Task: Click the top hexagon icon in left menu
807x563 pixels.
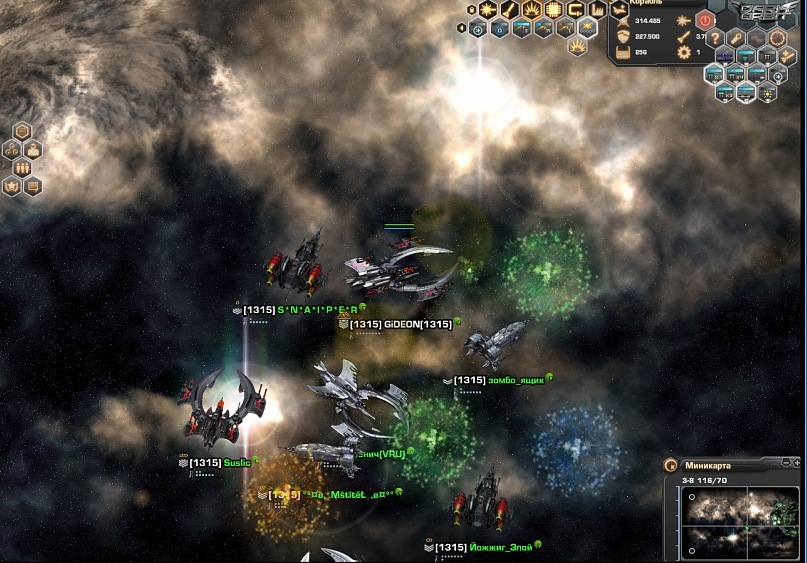Action: tap(24, 132)
